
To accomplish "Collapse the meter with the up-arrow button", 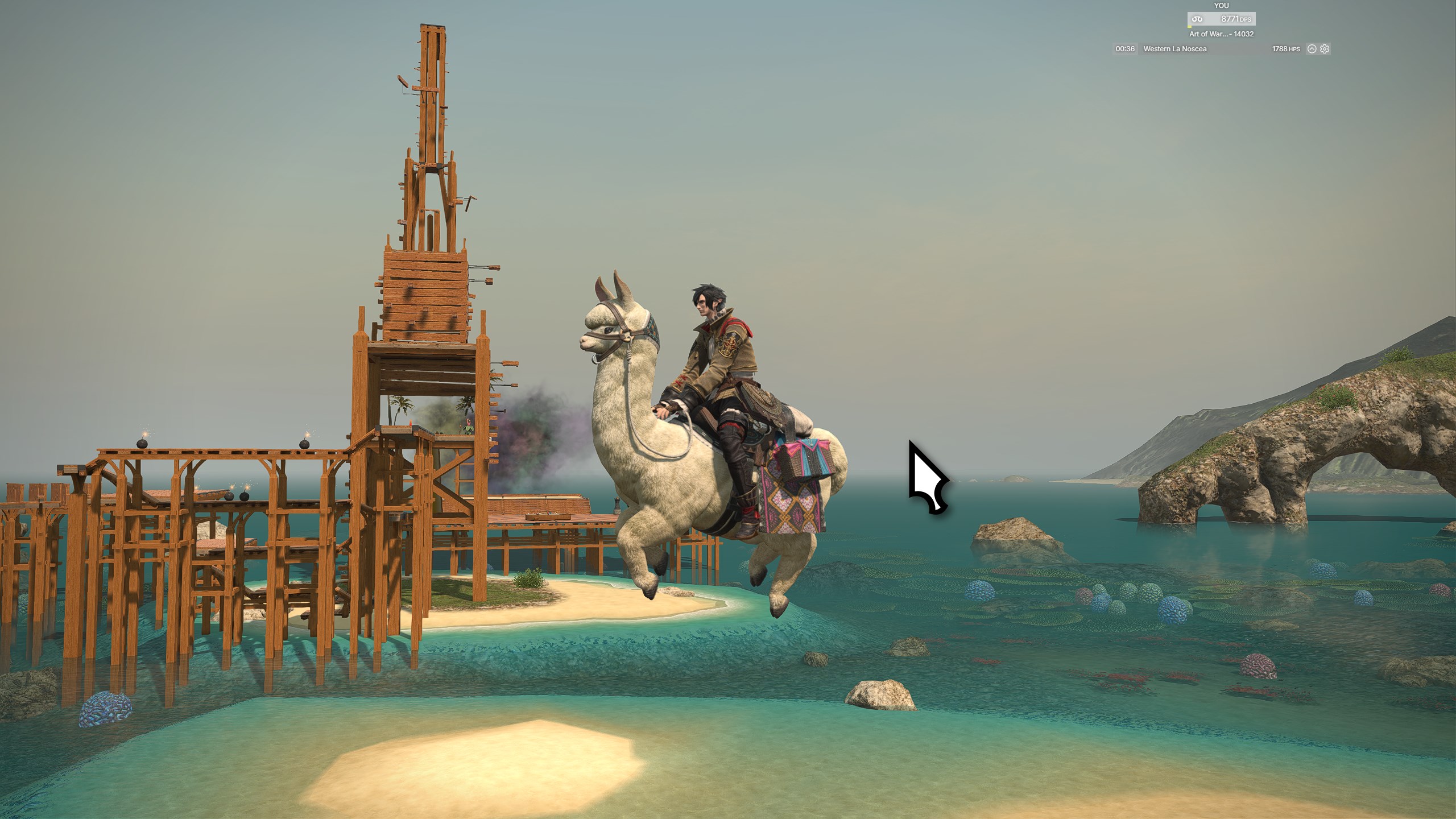I will [1312, 49].
